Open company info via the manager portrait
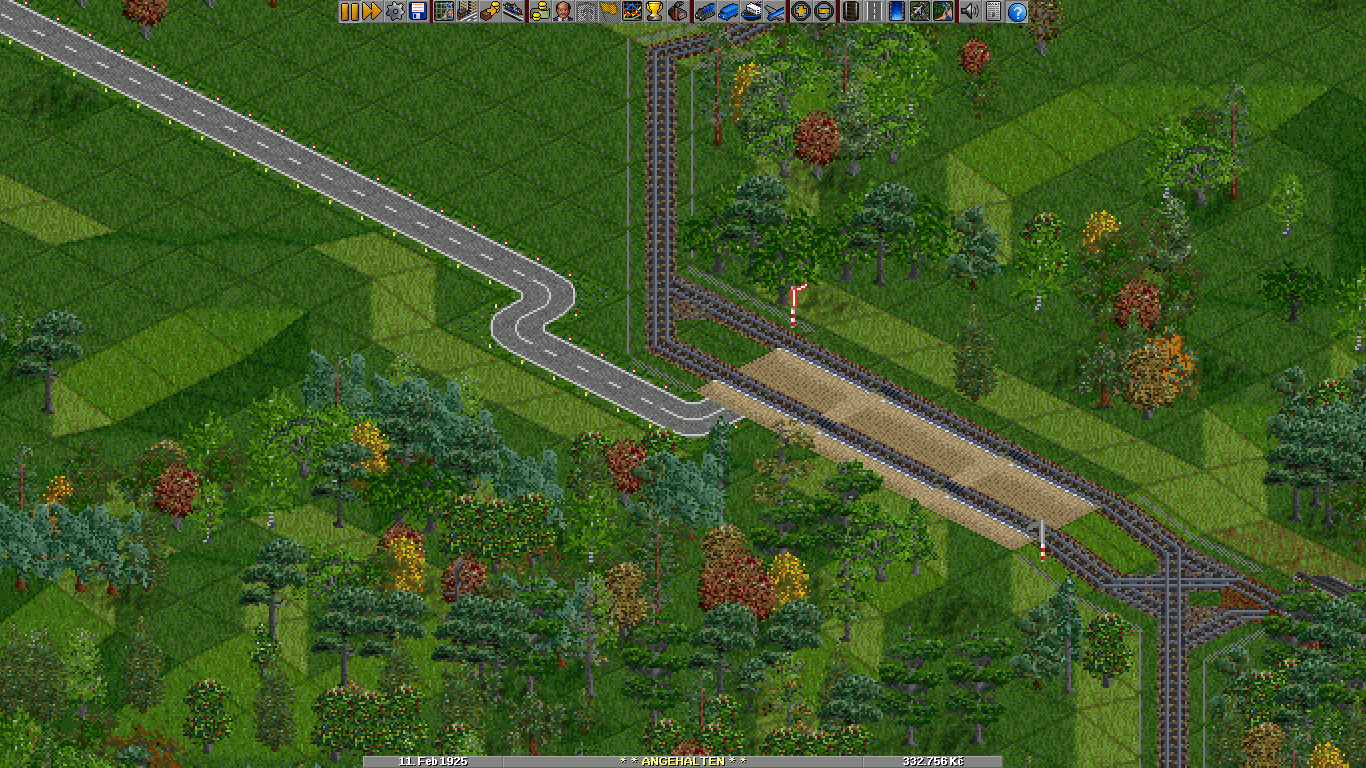The image size is (1366, 768). pyautogui.click(x=563, y=12)
